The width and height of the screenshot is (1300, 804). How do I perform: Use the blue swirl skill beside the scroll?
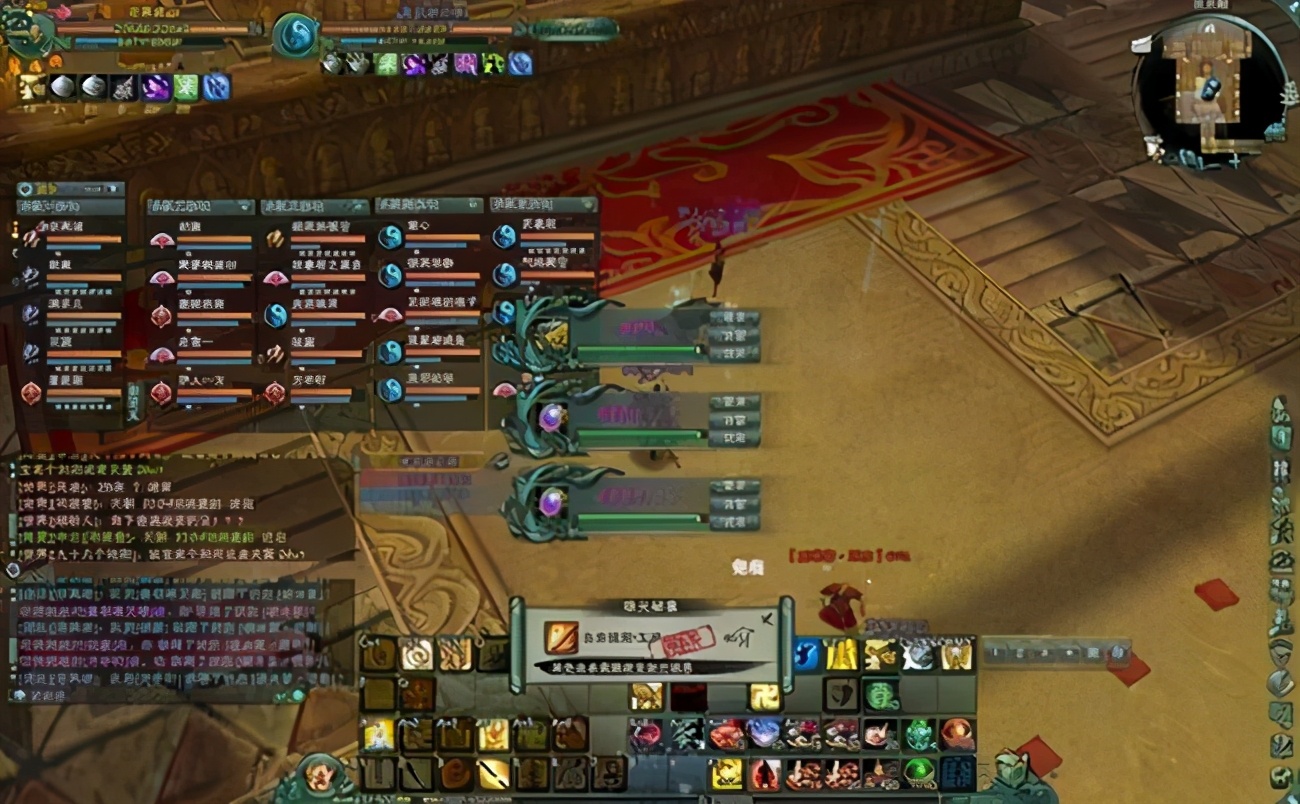[806, 654]
